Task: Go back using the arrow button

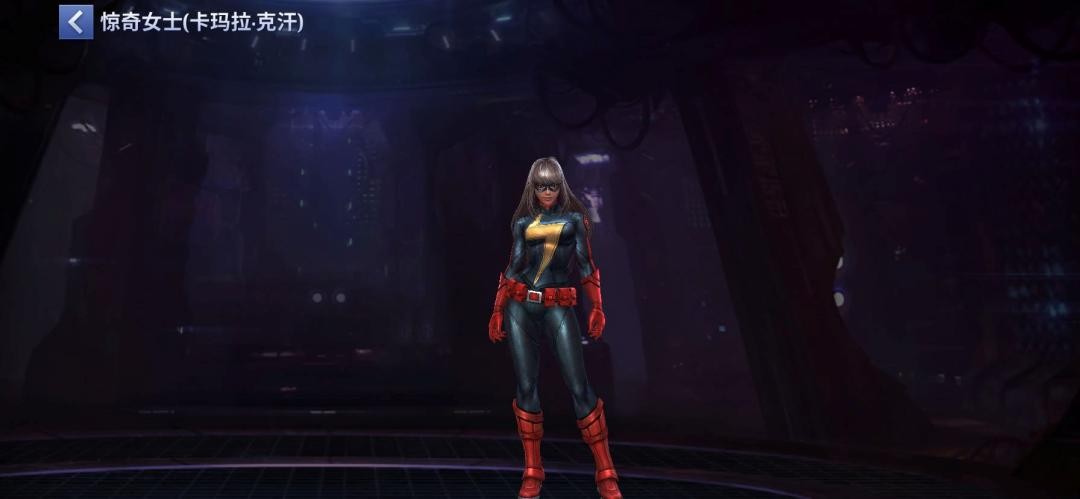Action: [x=75, y=22]
